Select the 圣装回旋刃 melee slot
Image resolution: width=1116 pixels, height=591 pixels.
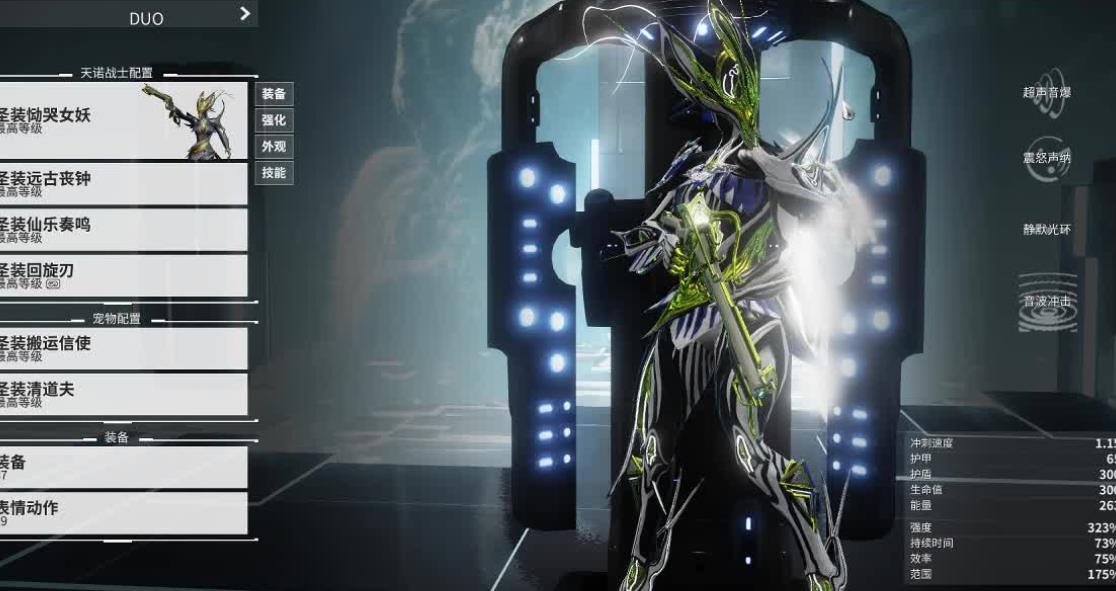tap(122, 276)
